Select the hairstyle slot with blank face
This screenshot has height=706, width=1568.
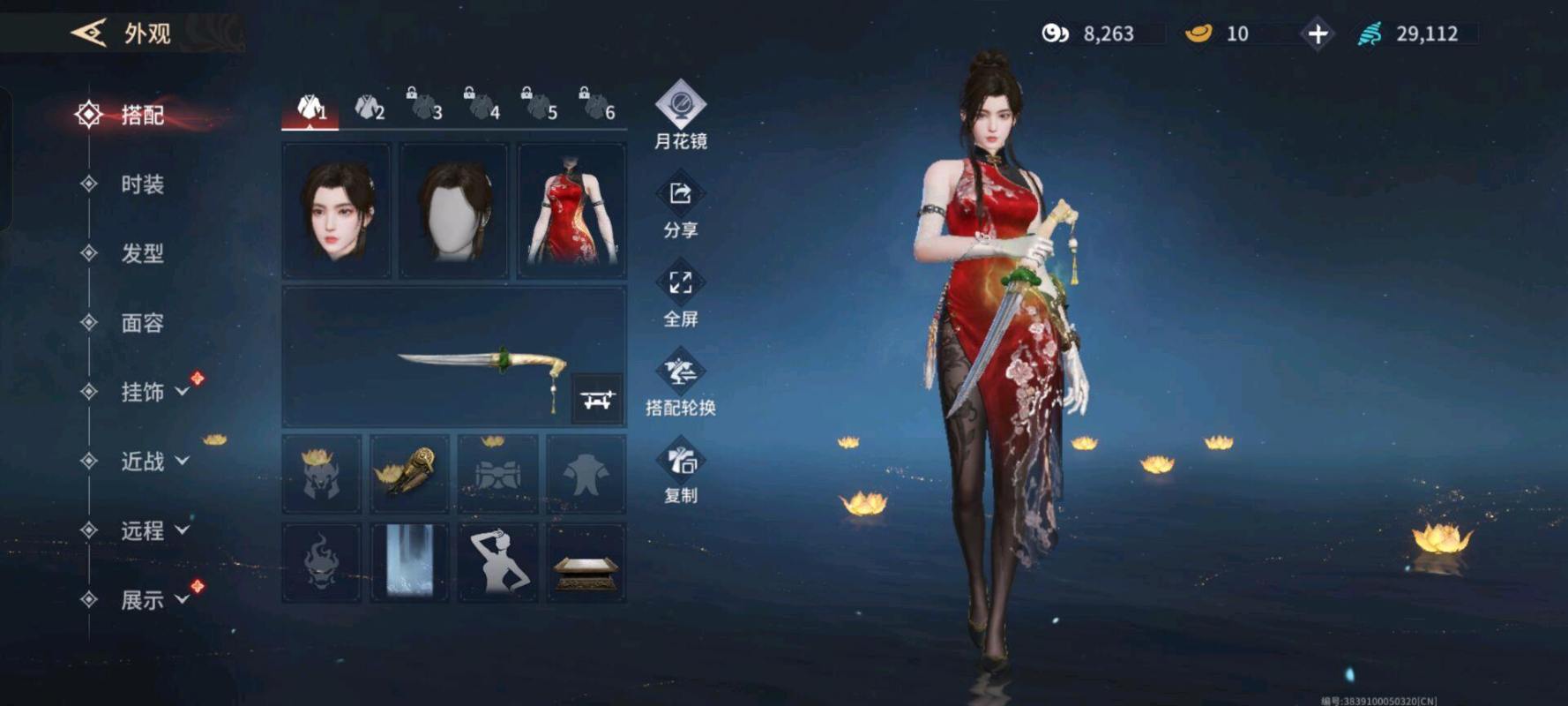tap(454, 212)
